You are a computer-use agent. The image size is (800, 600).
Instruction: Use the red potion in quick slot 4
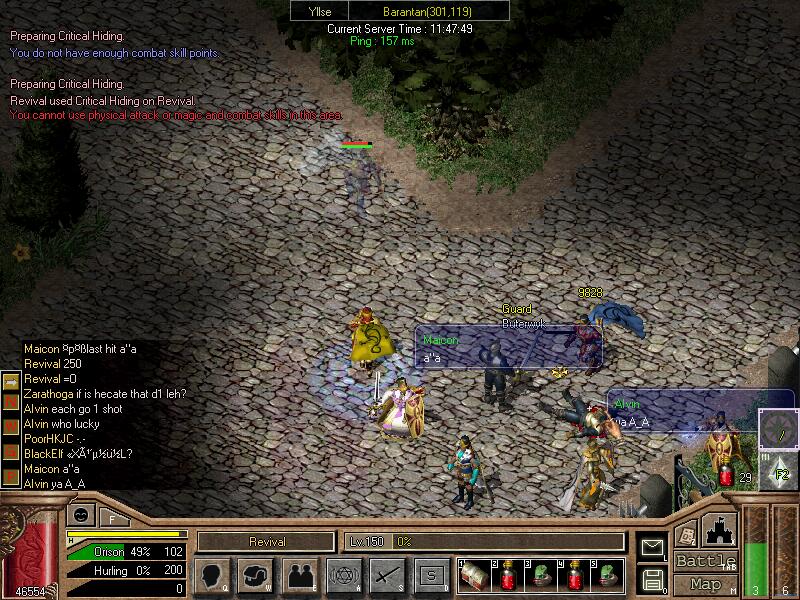(577, 575)
